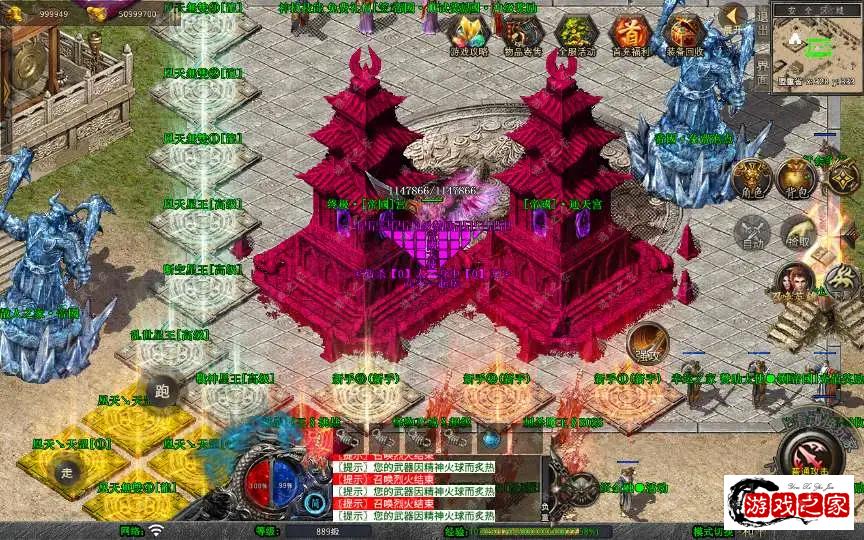Open the 物品寄售 item consignment icon
This screenshot has width=864, height=540.
click(521, 34)
